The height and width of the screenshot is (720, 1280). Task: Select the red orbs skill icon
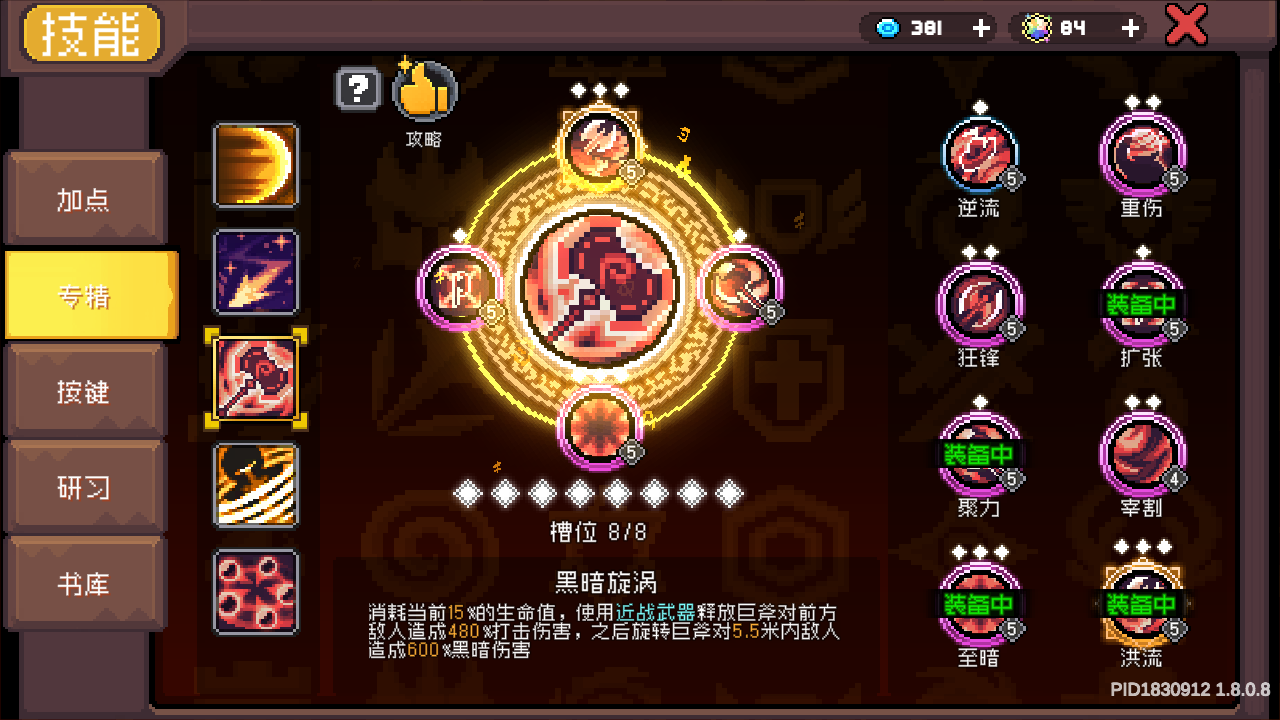pyautogui.click(x=255, y=596)
